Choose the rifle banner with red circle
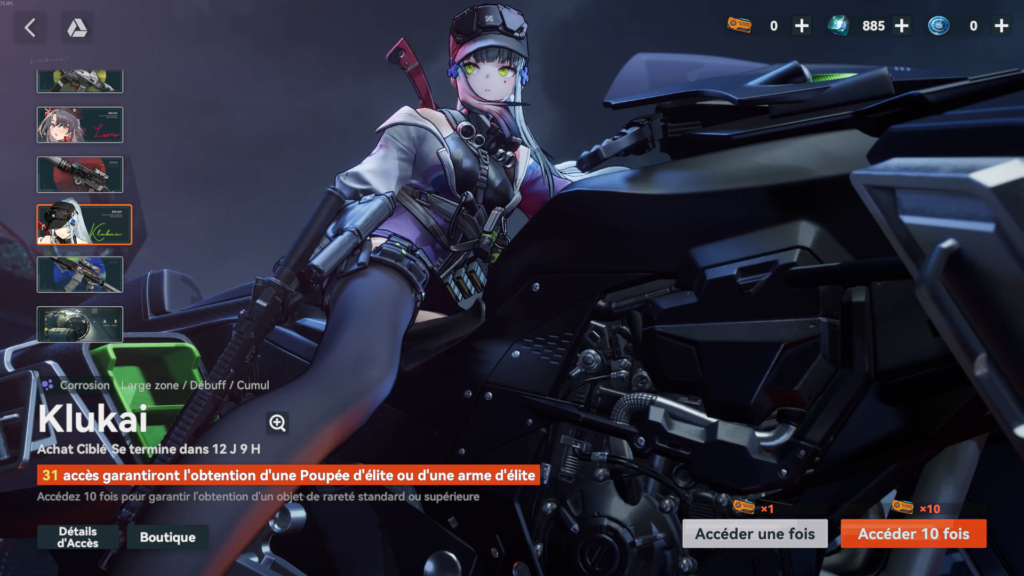Image resolution: width=1024 pixels, height=576 pixels. (x=80, y=174)
